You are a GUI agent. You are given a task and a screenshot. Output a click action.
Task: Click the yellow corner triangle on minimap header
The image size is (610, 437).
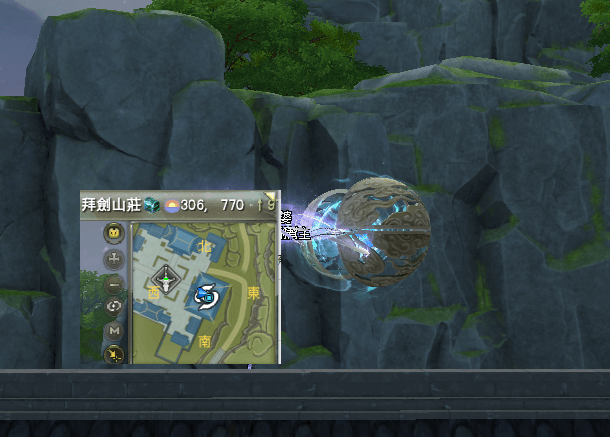pyautogui.click(x=269, y=197)
